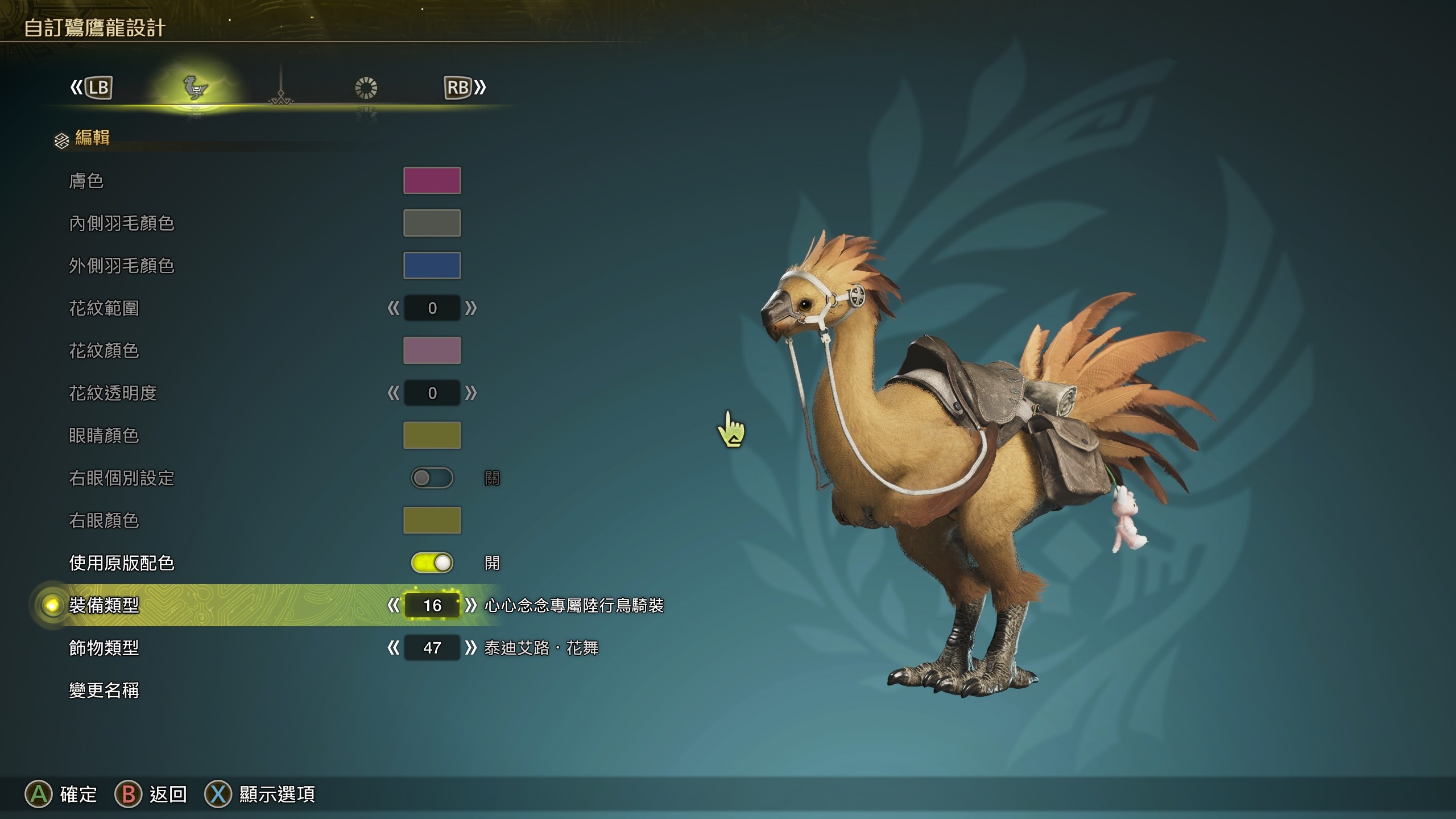Image resolution: width=1456 pixels, height=819 pixels.
Task: Turn off 使用原版配色 toggle
Action: pos(432,563)
